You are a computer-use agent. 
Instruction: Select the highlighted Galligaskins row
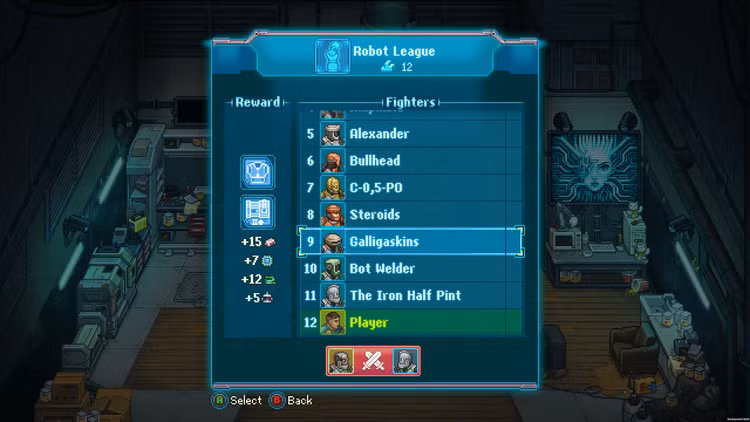tap(410, 242)
